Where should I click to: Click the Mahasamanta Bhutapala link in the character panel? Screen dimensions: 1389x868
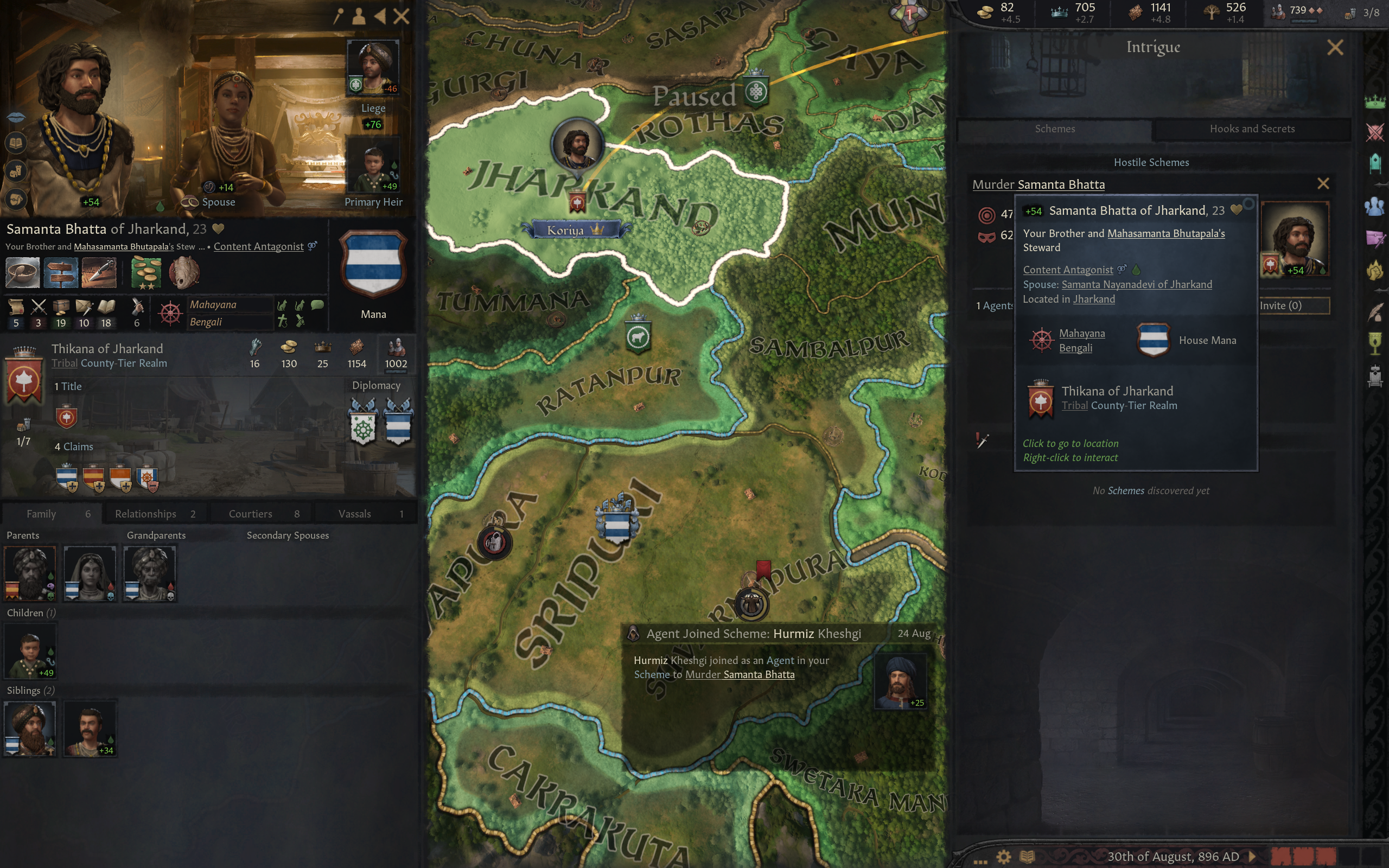123,247
